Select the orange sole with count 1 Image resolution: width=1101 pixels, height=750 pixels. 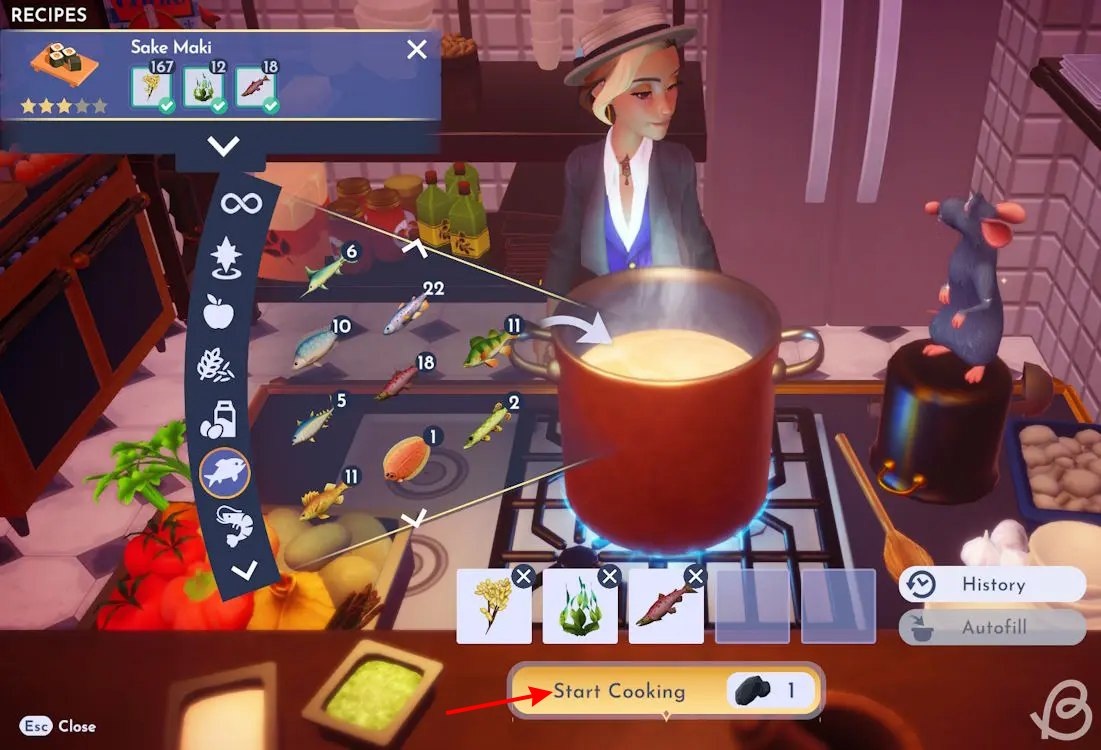tap(406, 458)
